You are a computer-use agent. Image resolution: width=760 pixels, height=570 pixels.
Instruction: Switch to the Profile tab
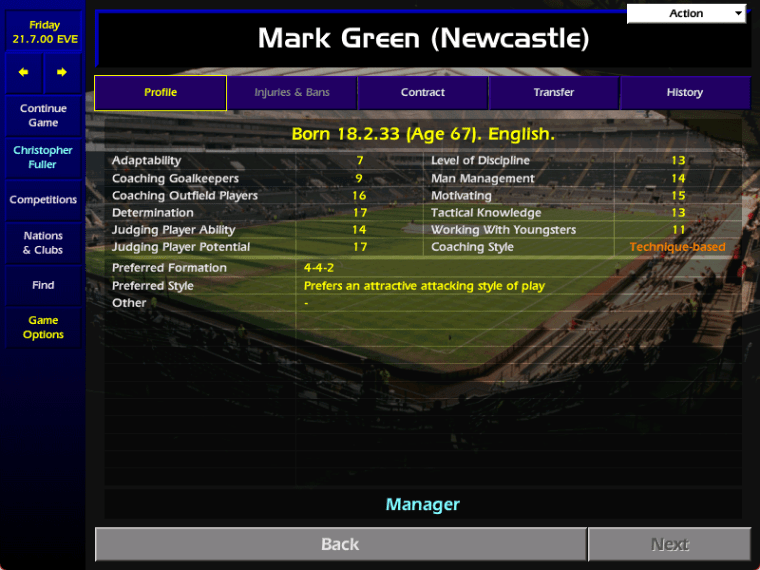[160, 93]
